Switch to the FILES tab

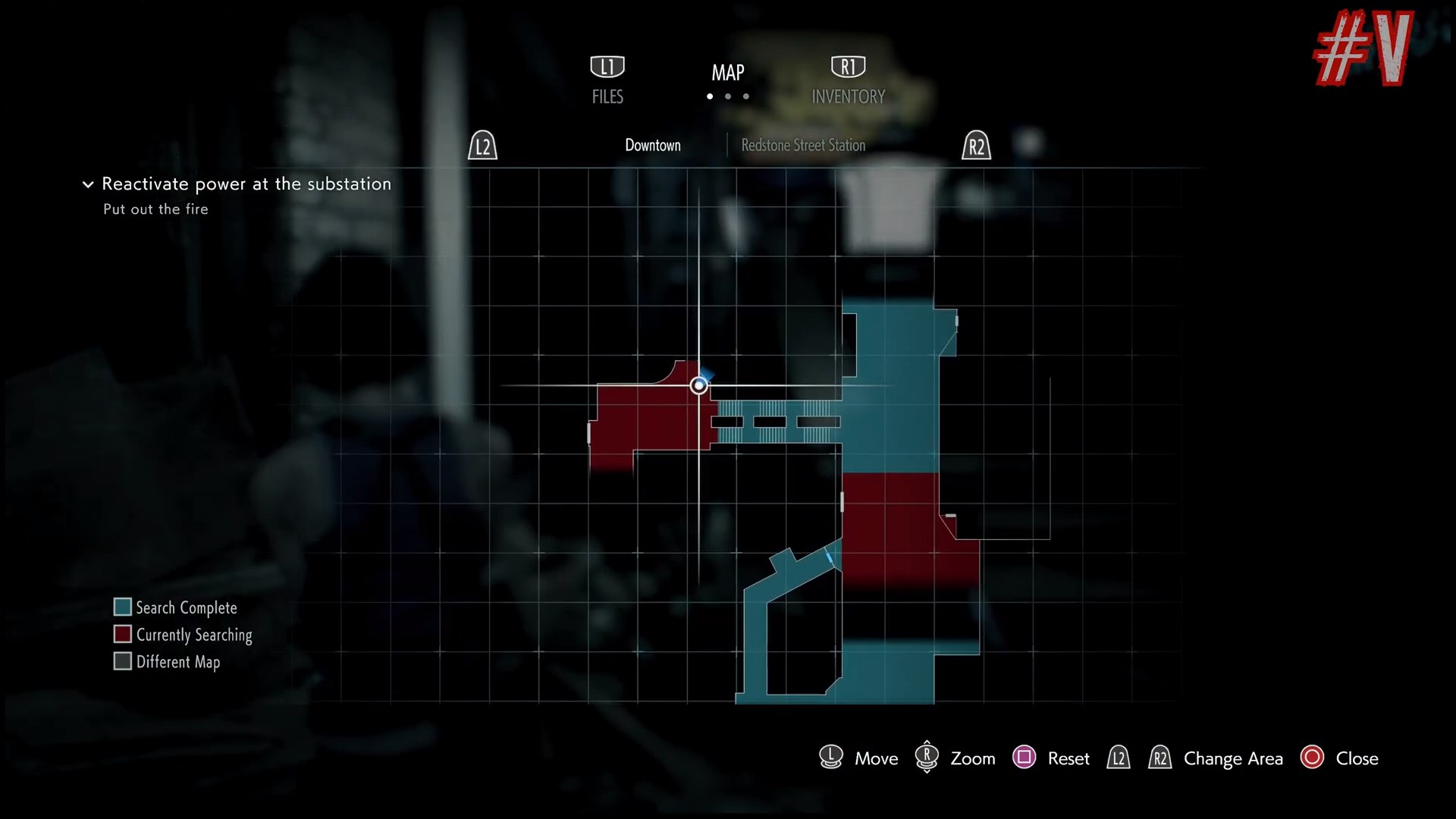pyautogui.click(x=607, y=80)
